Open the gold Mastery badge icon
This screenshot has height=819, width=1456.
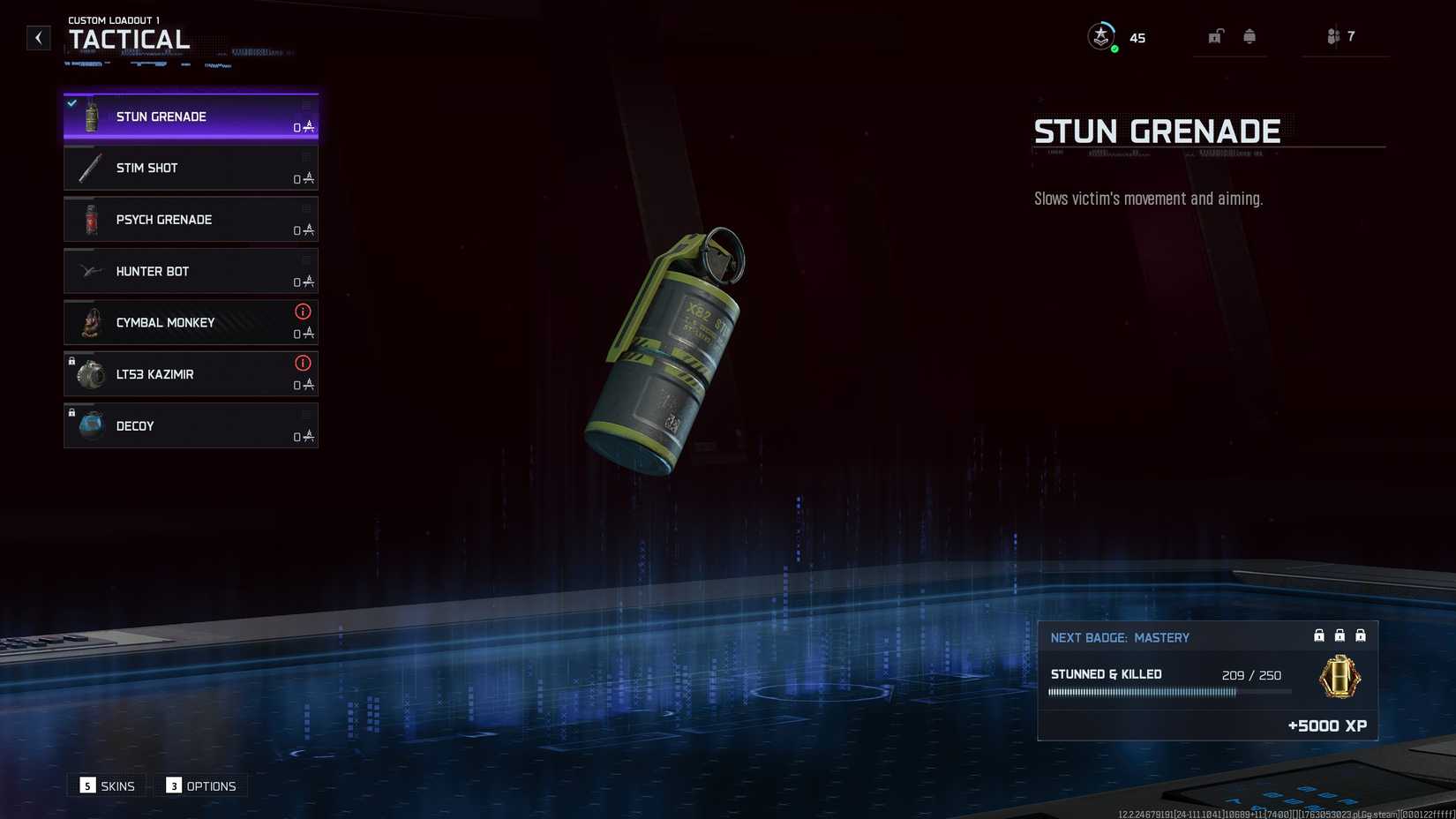coord(1339,677)
